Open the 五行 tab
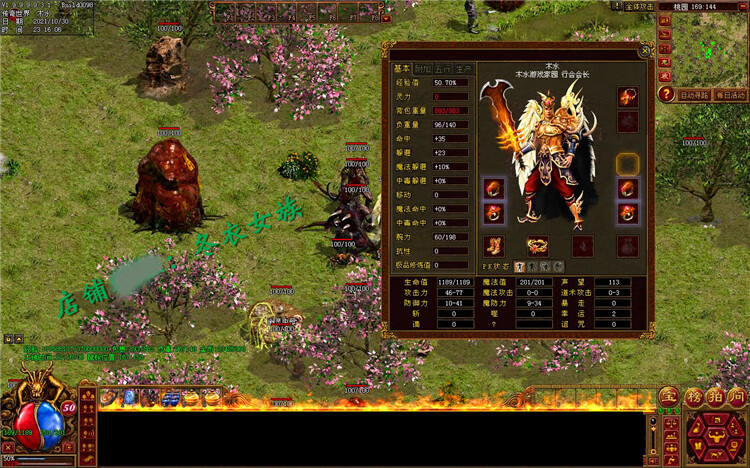Image resolution: width=750 pixels, height=468 pixels. click(x=441, y=69)
